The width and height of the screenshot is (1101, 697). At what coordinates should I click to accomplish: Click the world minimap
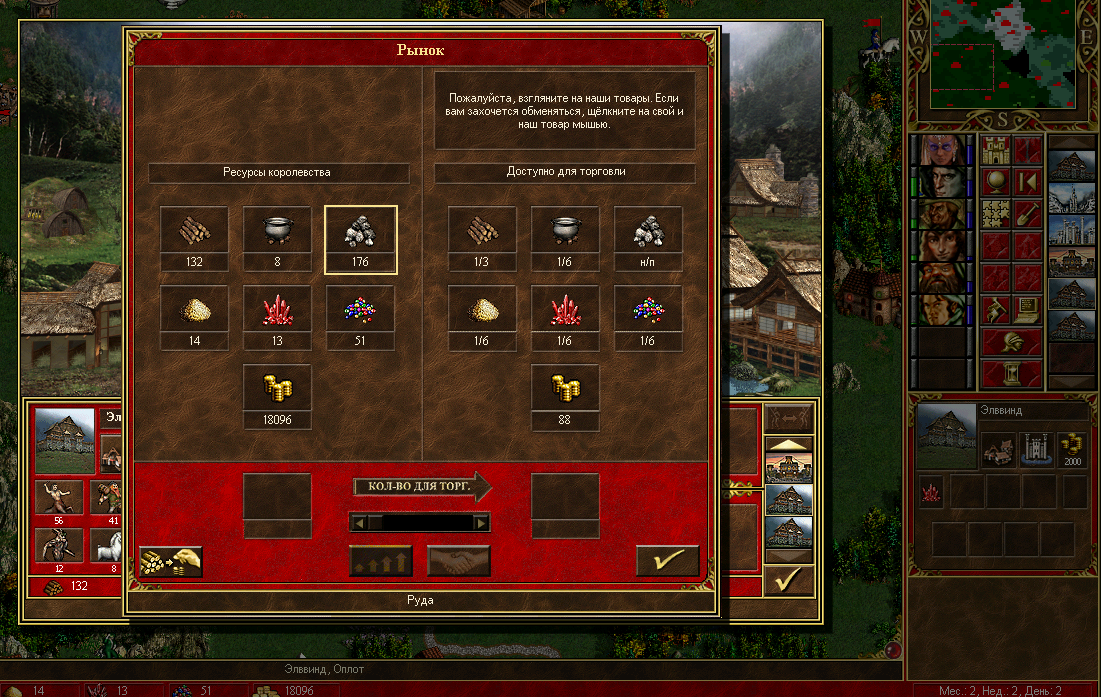1005,55
